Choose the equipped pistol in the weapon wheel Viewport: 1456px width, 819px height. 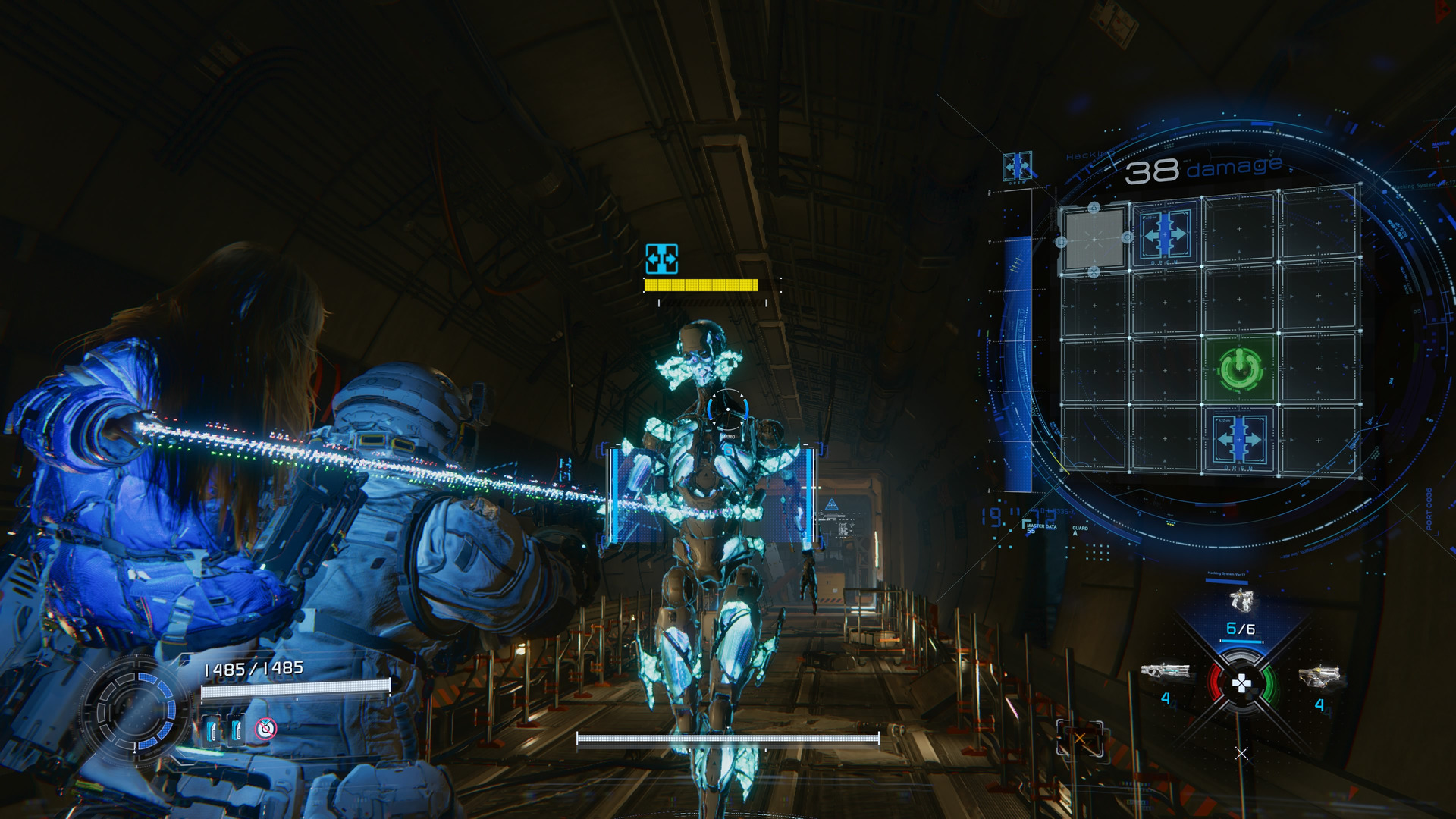[x=1241, y=601]
